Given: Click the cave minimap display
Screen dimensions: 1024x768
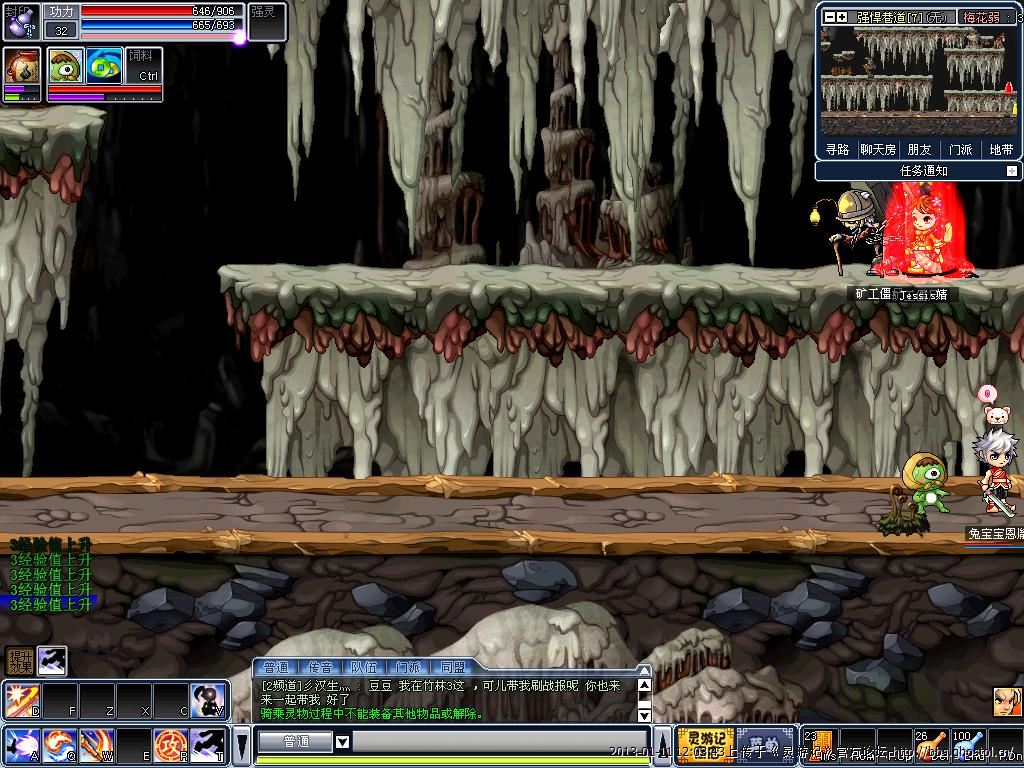Looking at the screenshot, I should tap(918, 80).
